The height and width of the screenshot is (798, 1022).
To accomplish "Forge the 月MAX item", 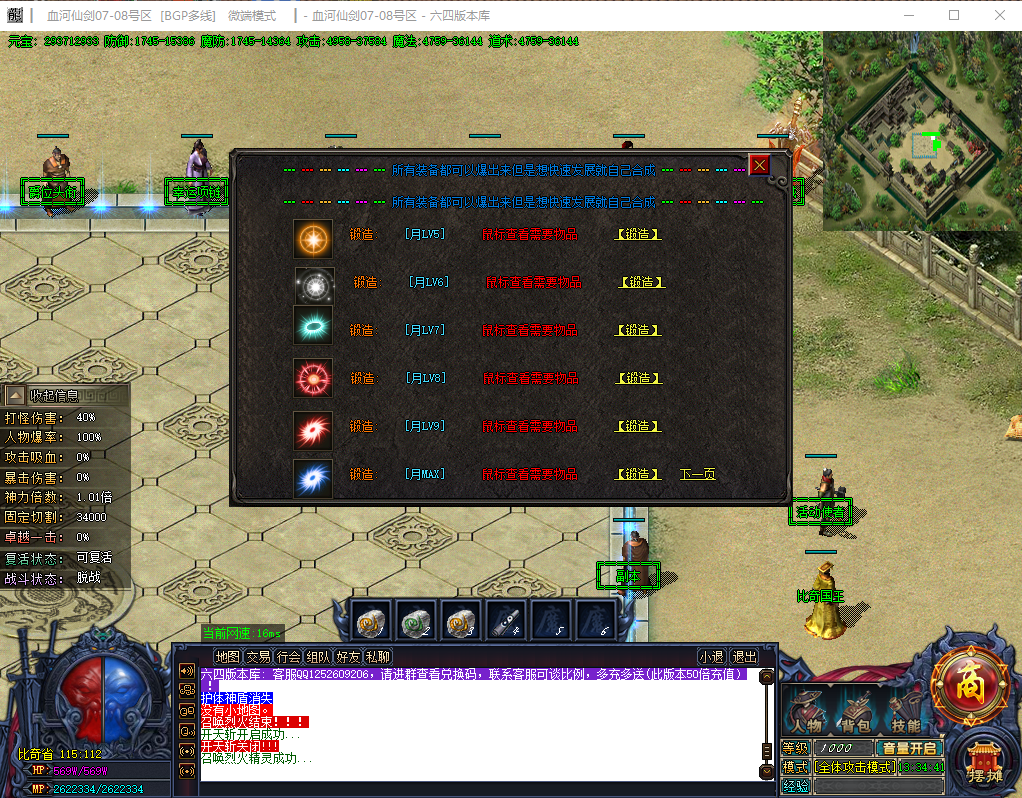I will point(637,475).
